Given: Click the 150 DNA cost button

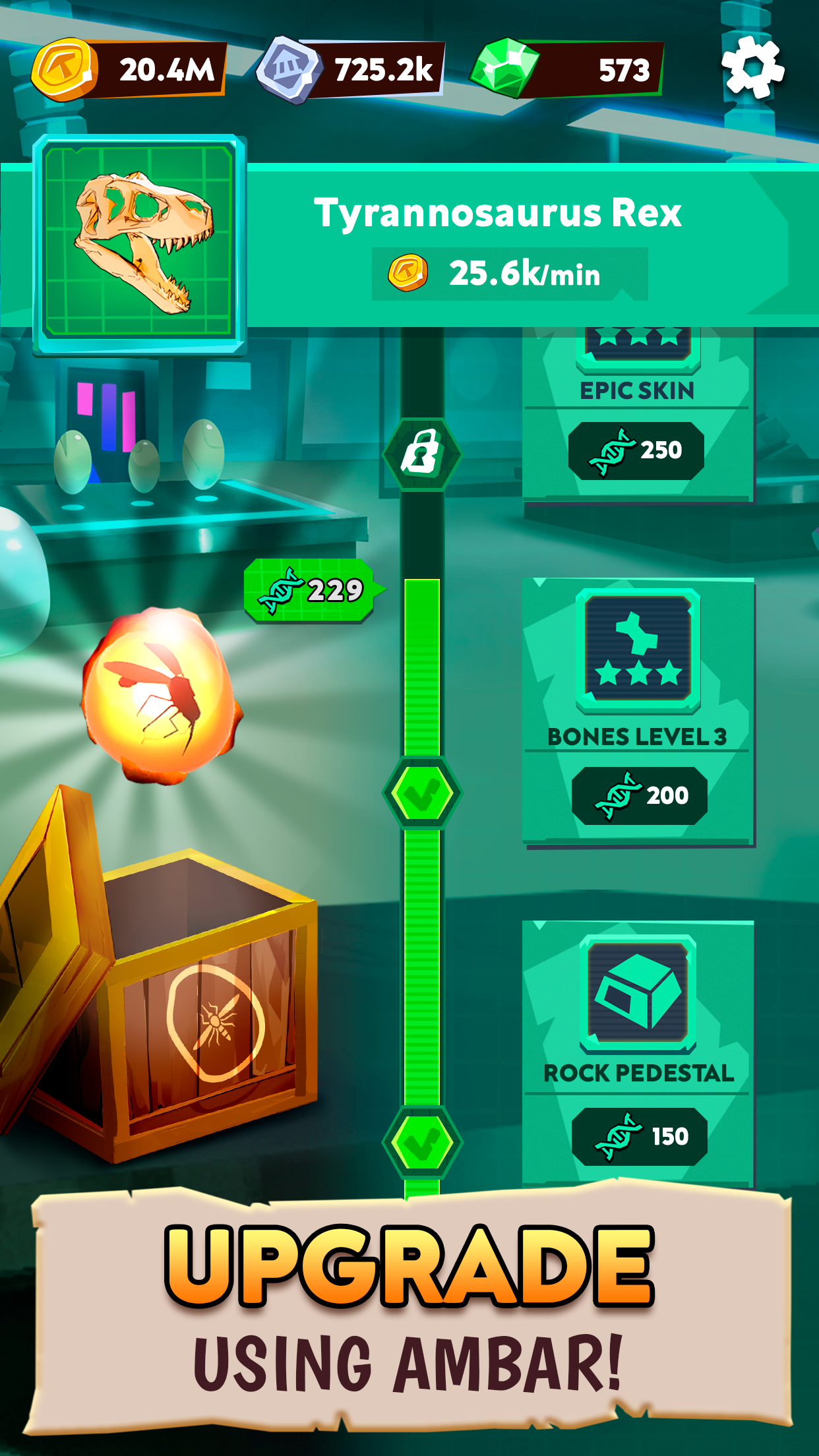Looking at the screenshot, I should tap(639, 1136).
